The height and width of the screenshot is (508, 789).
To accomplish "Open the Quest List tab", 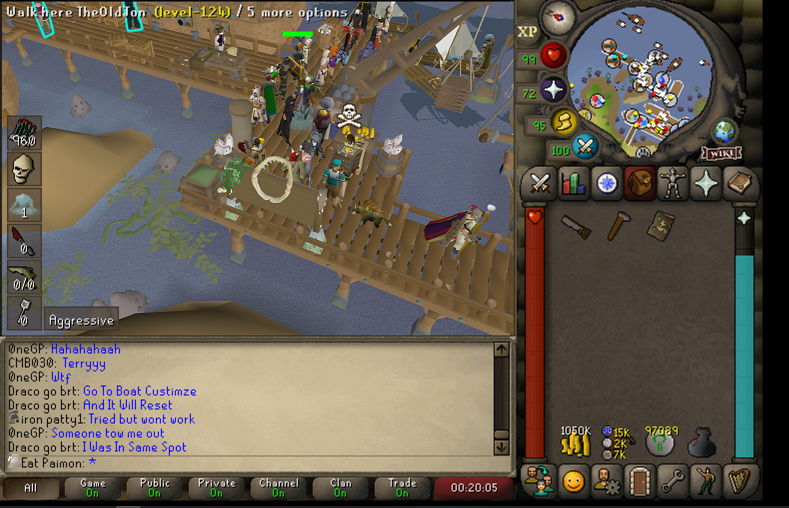I will [x=607, y=184].
